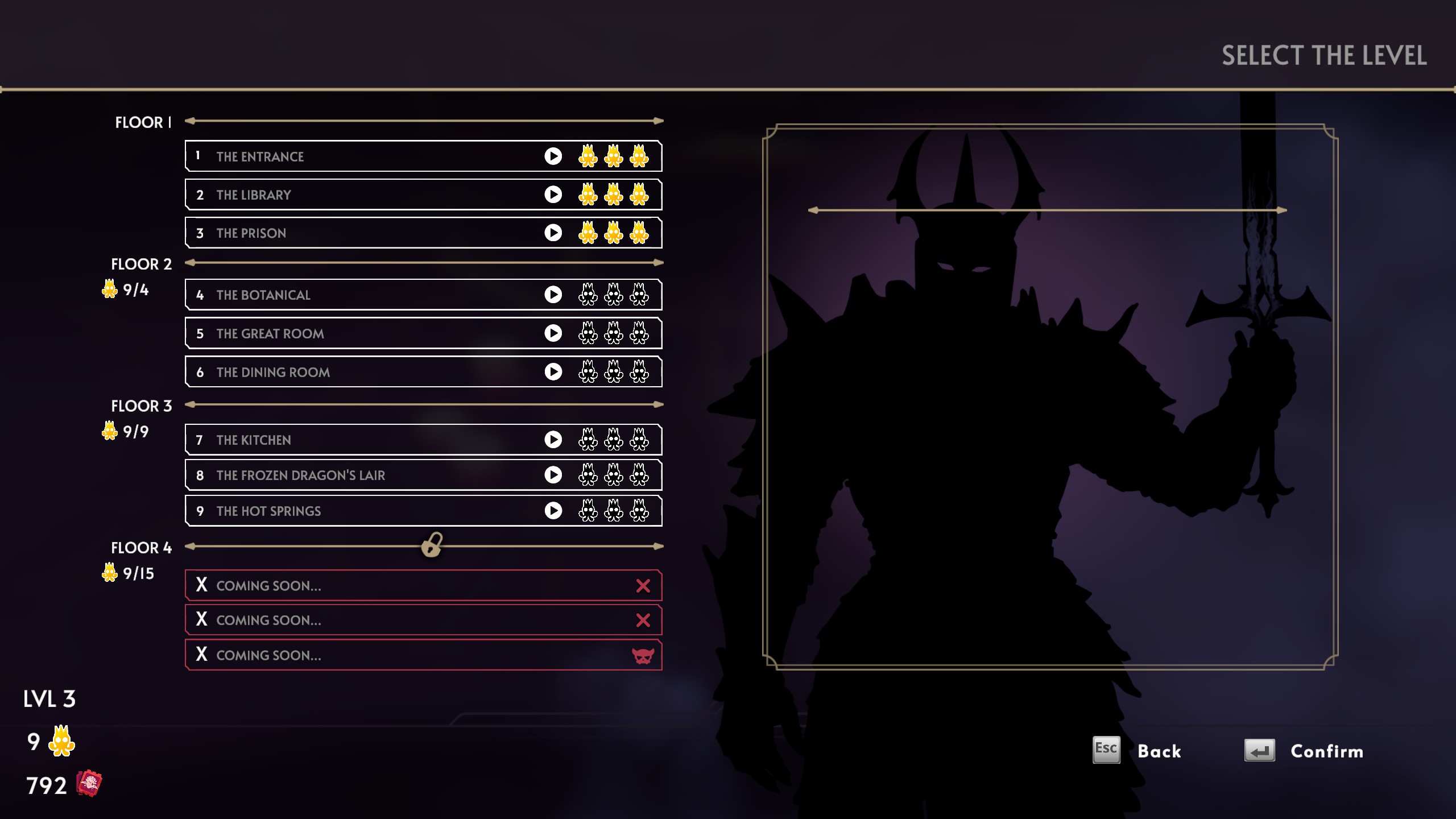
Task: Click the play icon next to The Kitchen
Action: [x=552, y=440]
